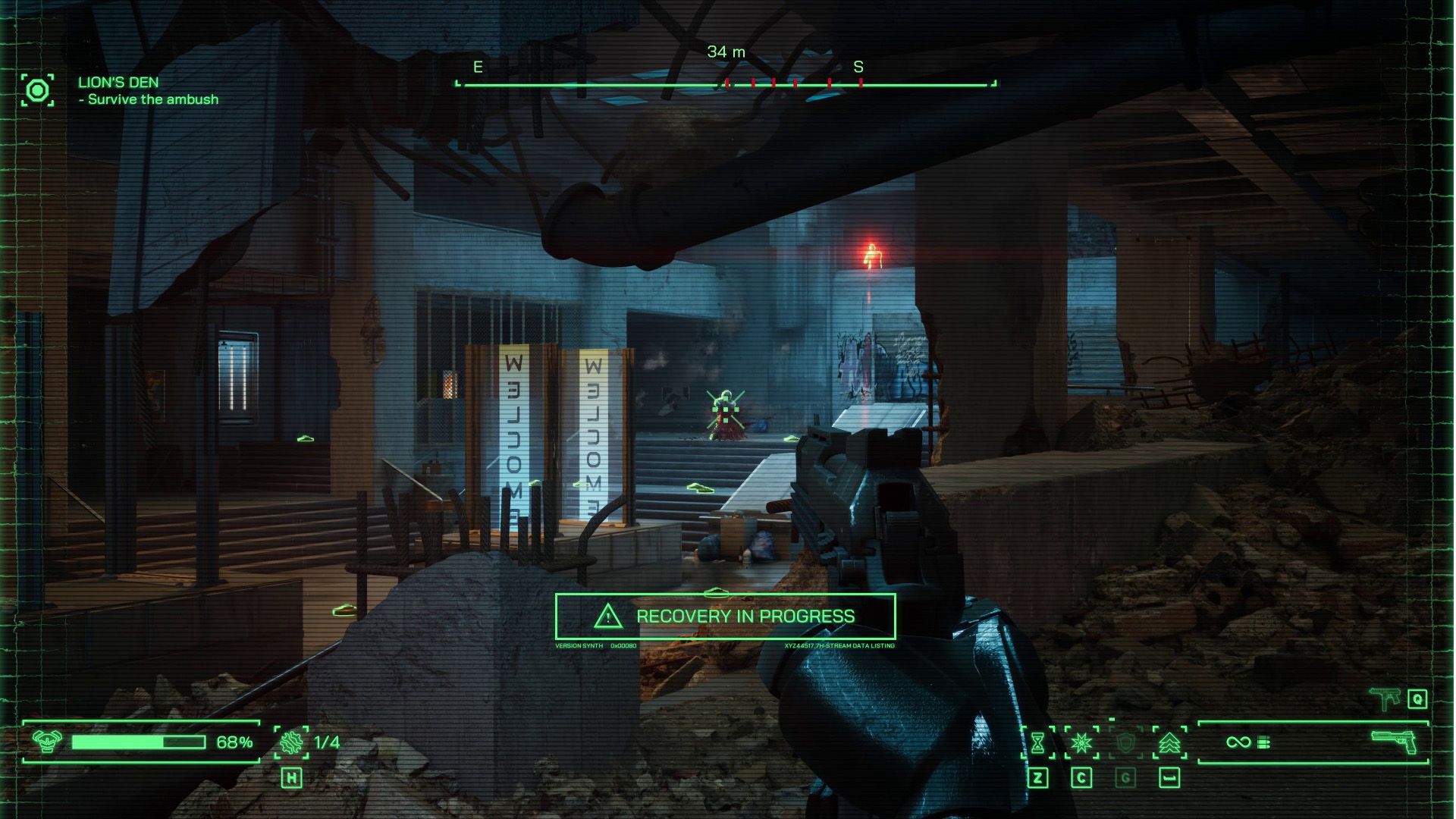Click the Survive the ambush objective text

coord(149,99)
